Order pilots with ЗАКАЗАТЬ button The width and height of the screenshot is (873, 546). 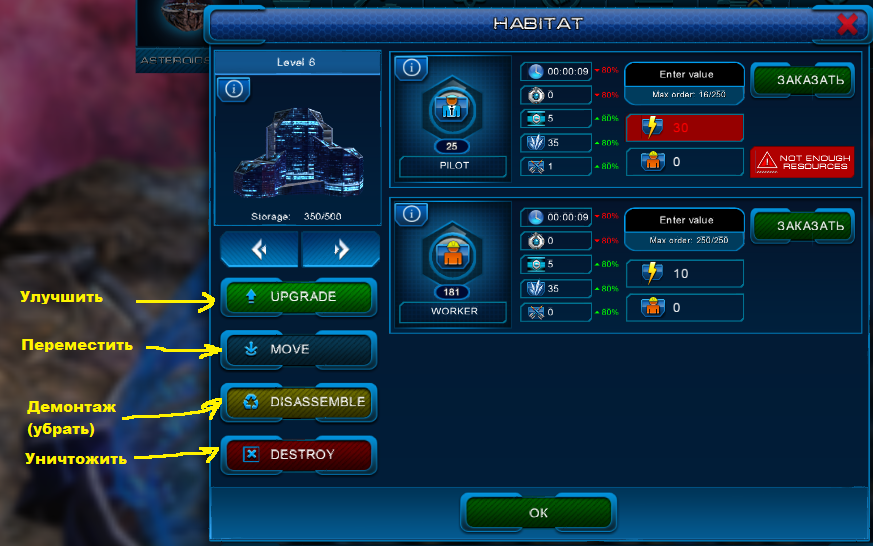coord(803,80)
